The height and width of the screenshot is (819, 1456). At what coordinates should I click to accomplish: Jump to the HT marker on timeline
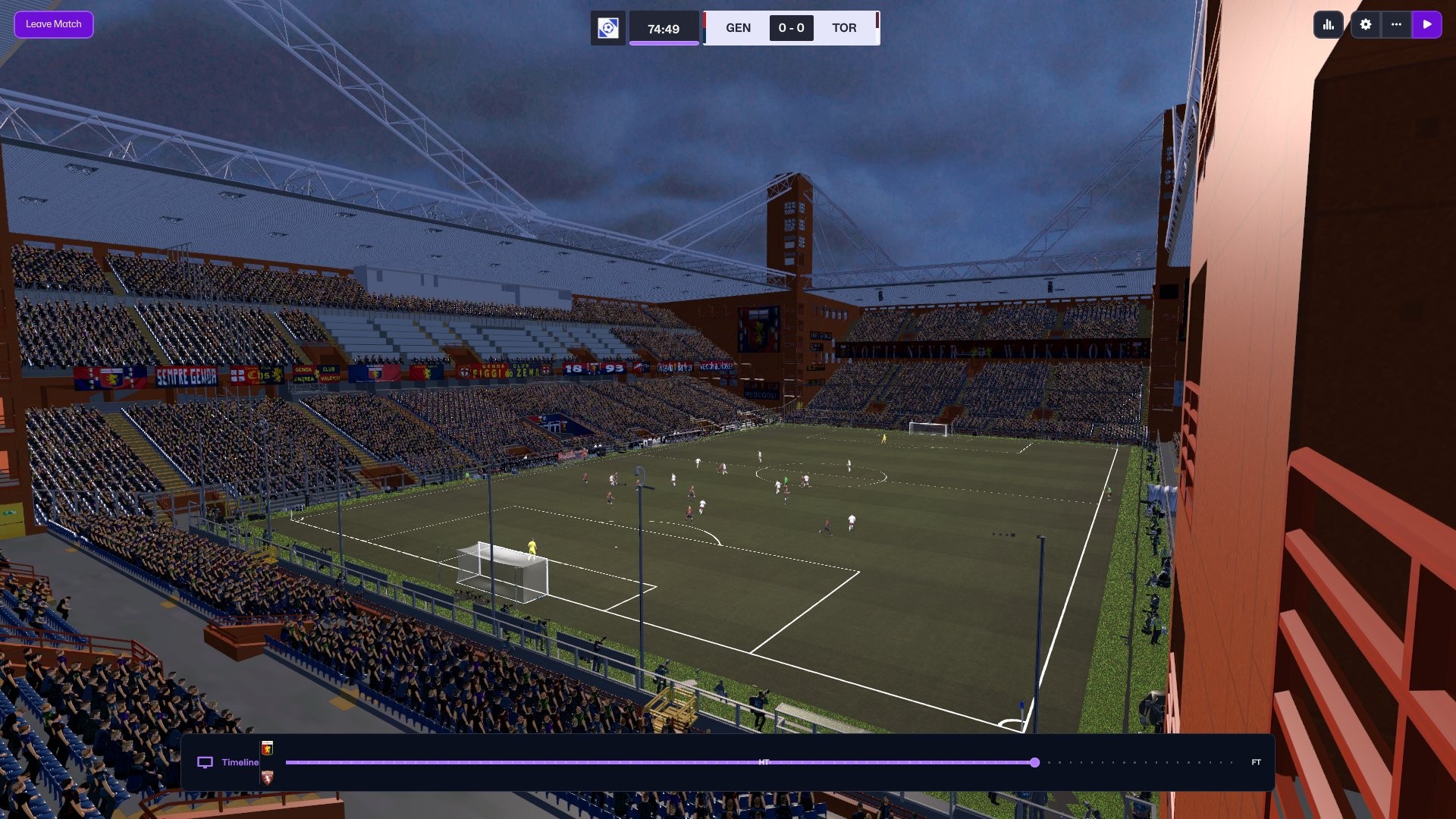(x=764, y=762)
